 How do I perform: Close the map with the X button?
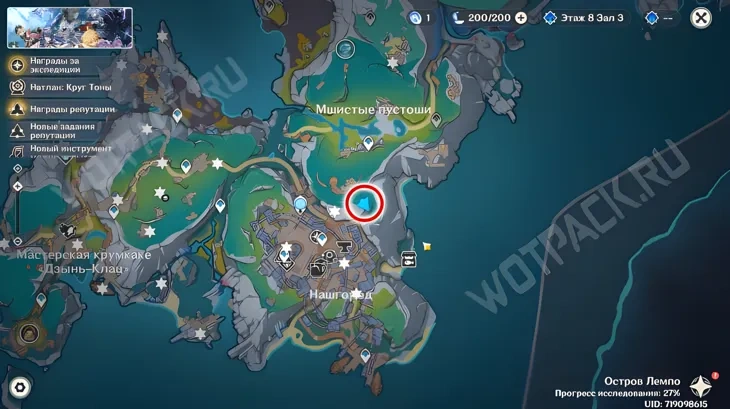(x=701, y=18)
